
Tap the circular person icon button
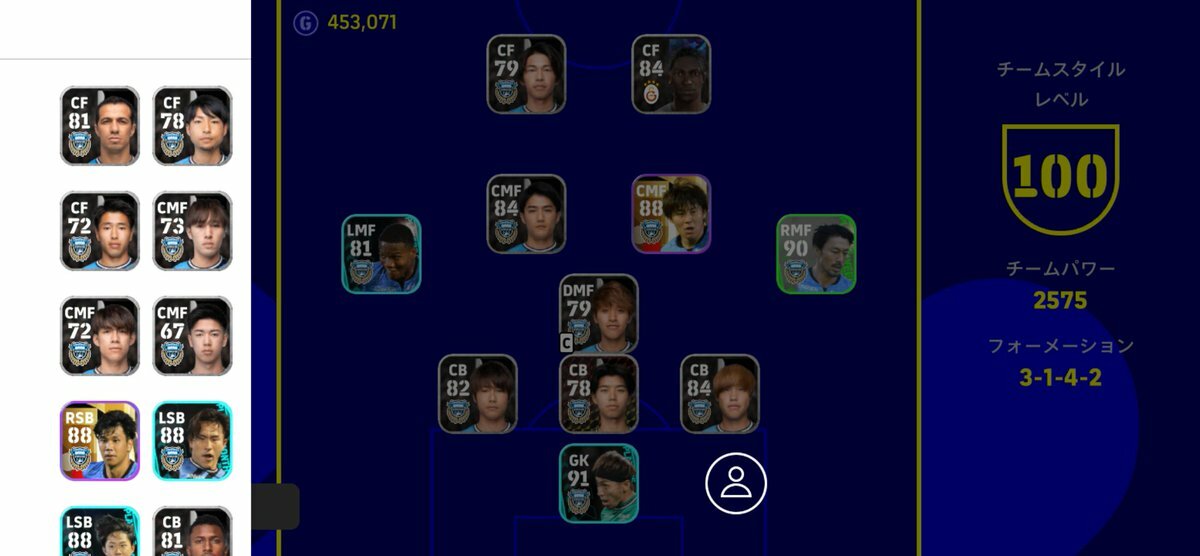coord(736,483)
